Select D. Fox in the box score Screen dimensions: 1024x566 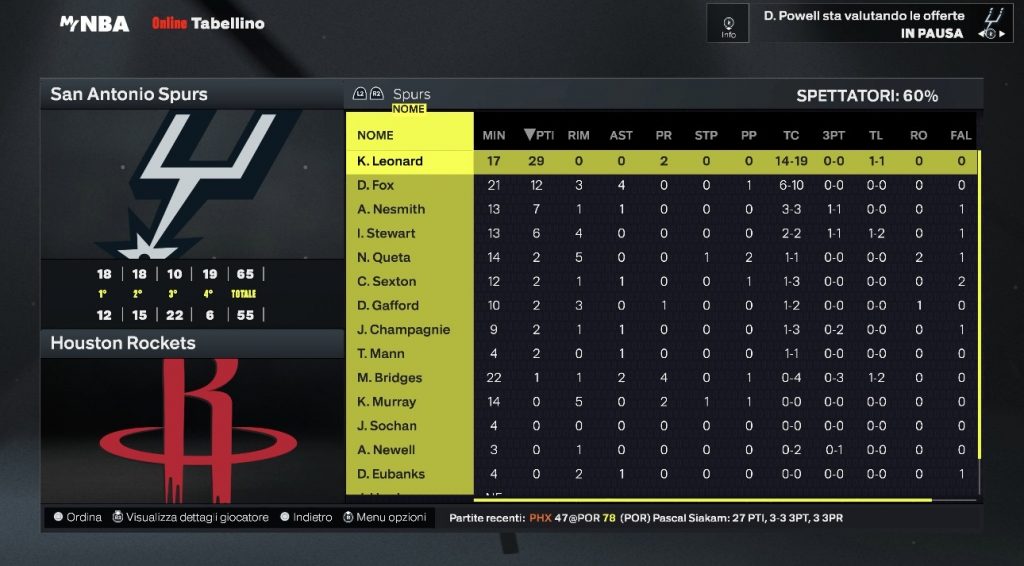click(376, 185)
